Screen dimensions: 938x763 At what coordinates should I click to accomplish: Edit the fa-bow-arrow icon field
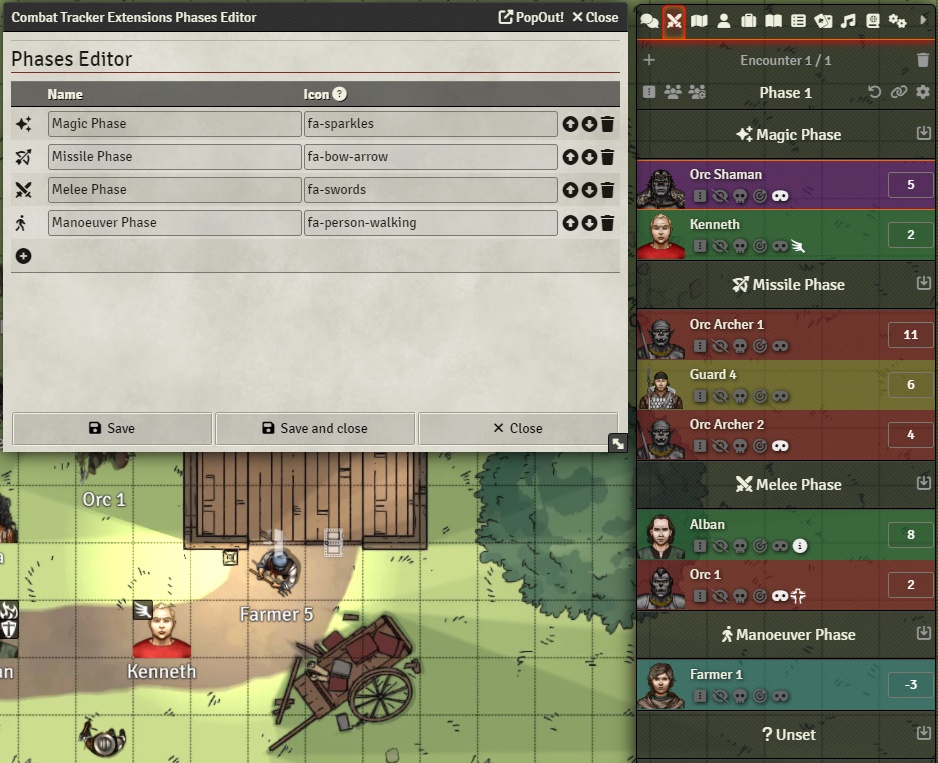[x=430, y=157]
